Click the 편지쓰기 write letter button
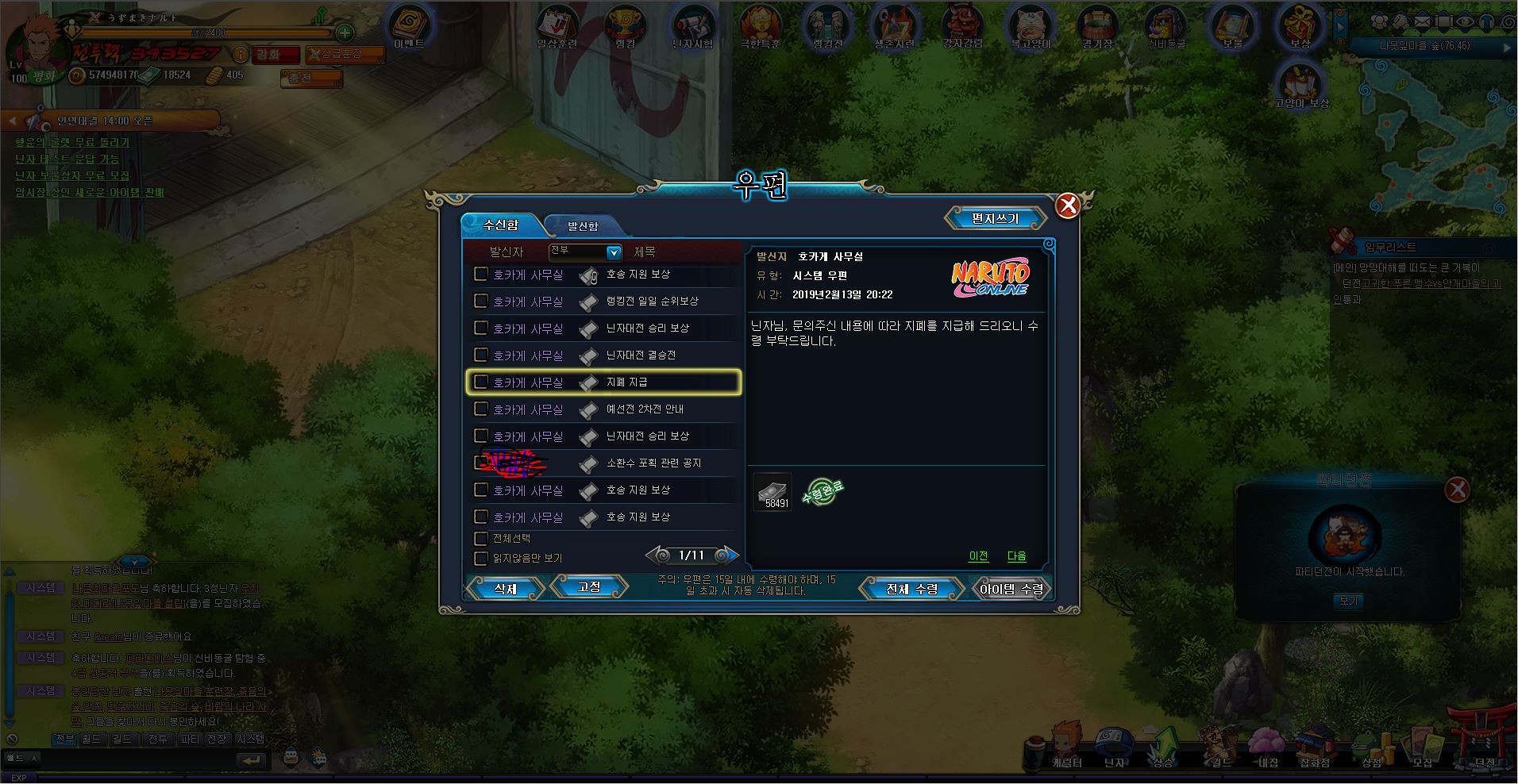 [994, 218]
